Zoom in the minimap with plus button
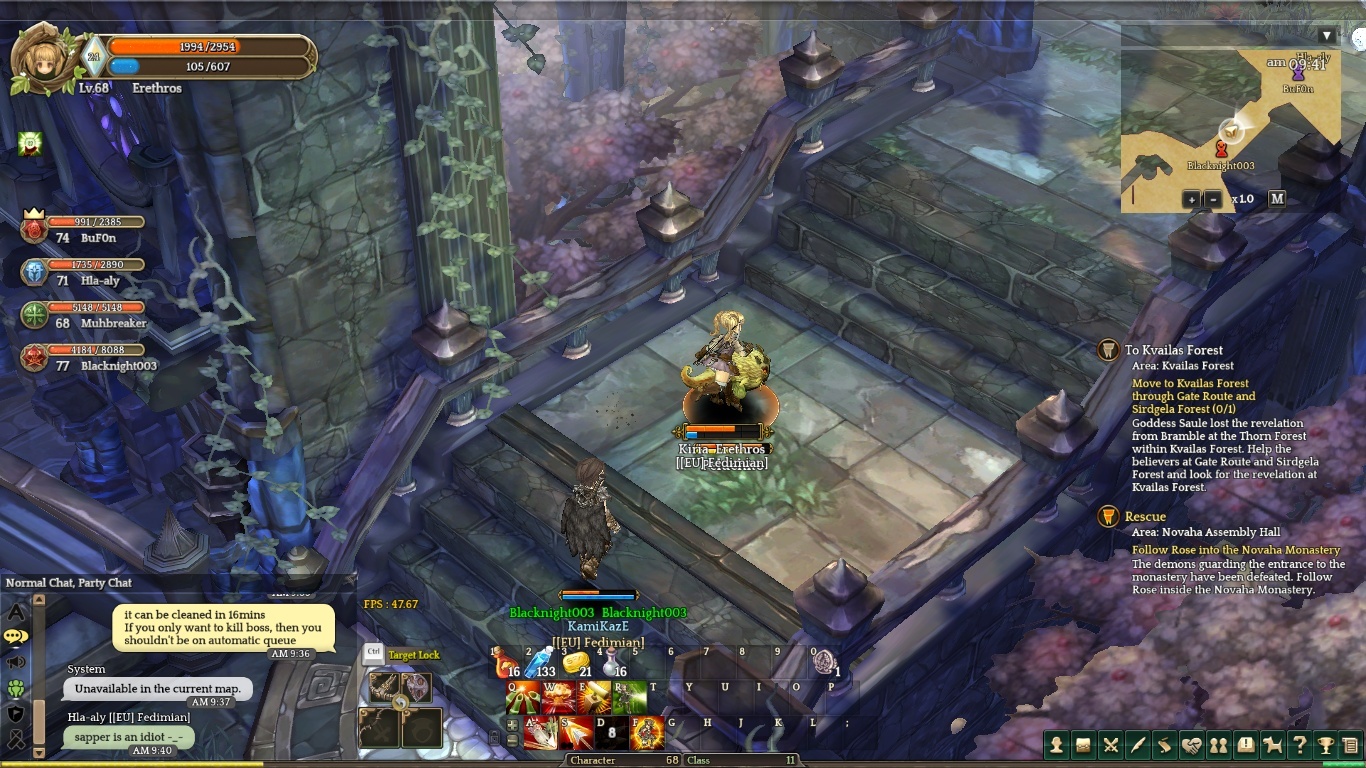The width and height of the screenshot is (1366, 768). 1191,199
